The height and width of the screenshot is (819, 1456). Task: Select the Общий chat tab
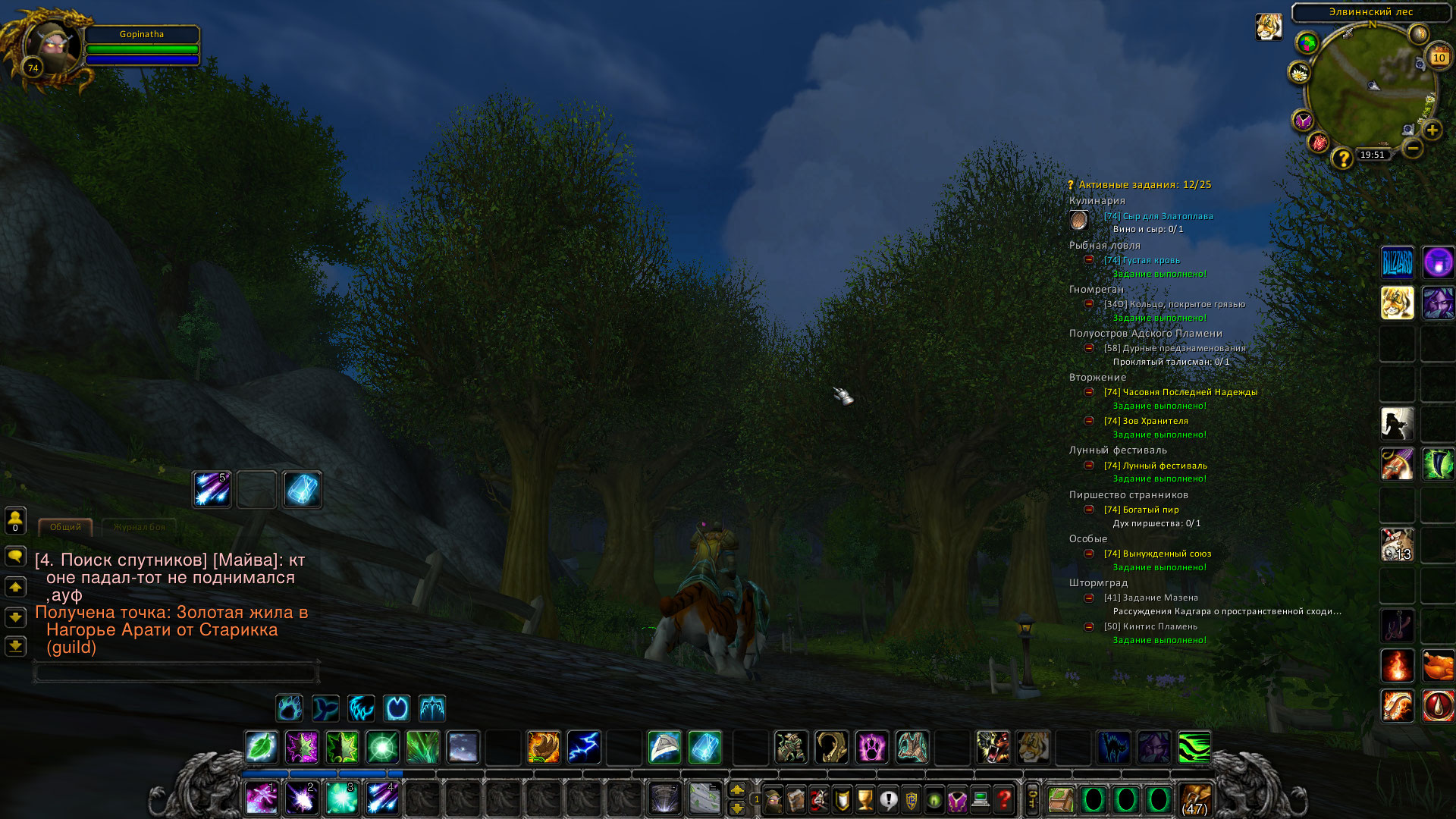point(64,526)
